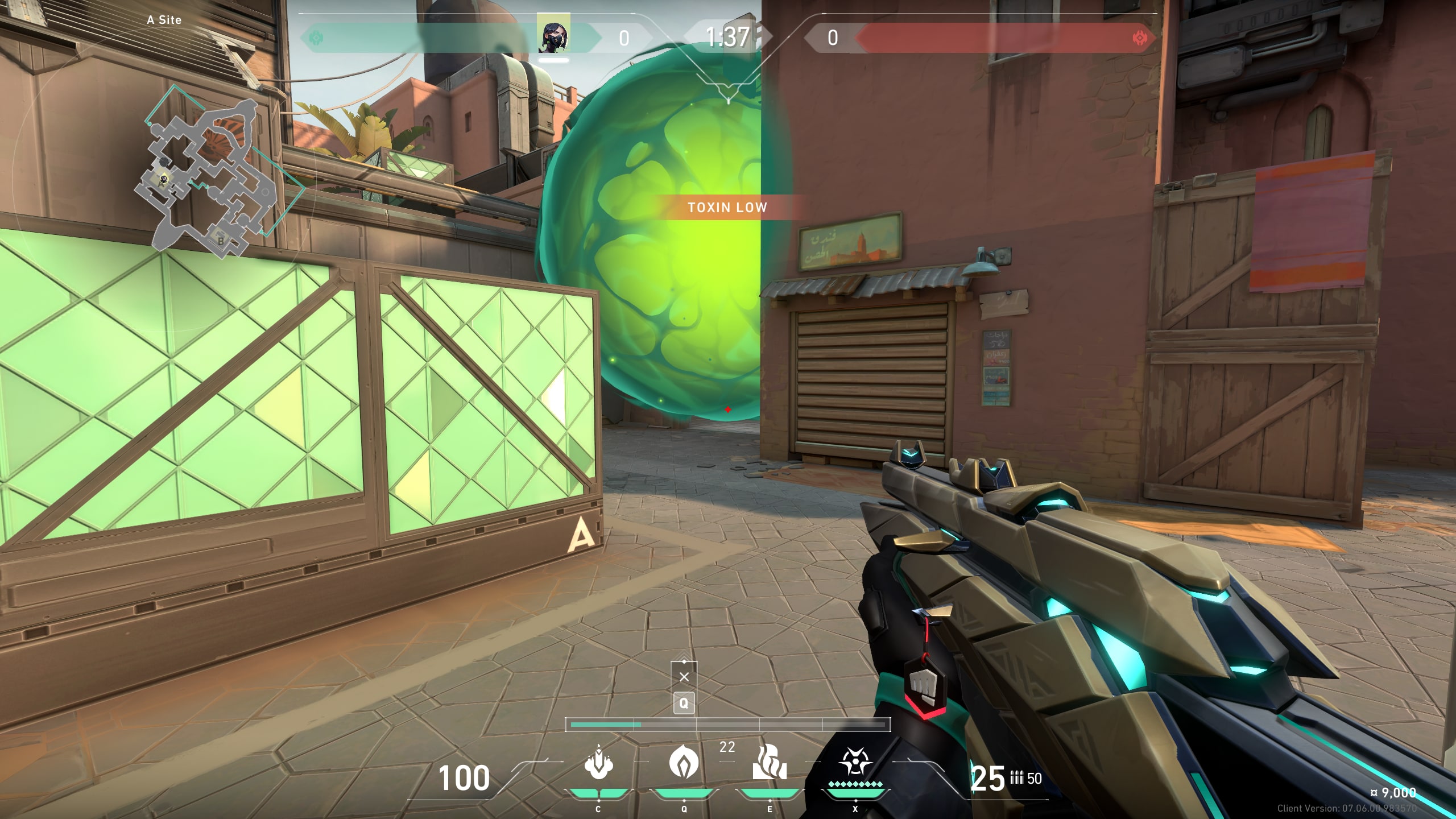Viewport: 1456px width, 819px height.
Task: Activate the Snake Bite ability icon
Action: (598, 763)
